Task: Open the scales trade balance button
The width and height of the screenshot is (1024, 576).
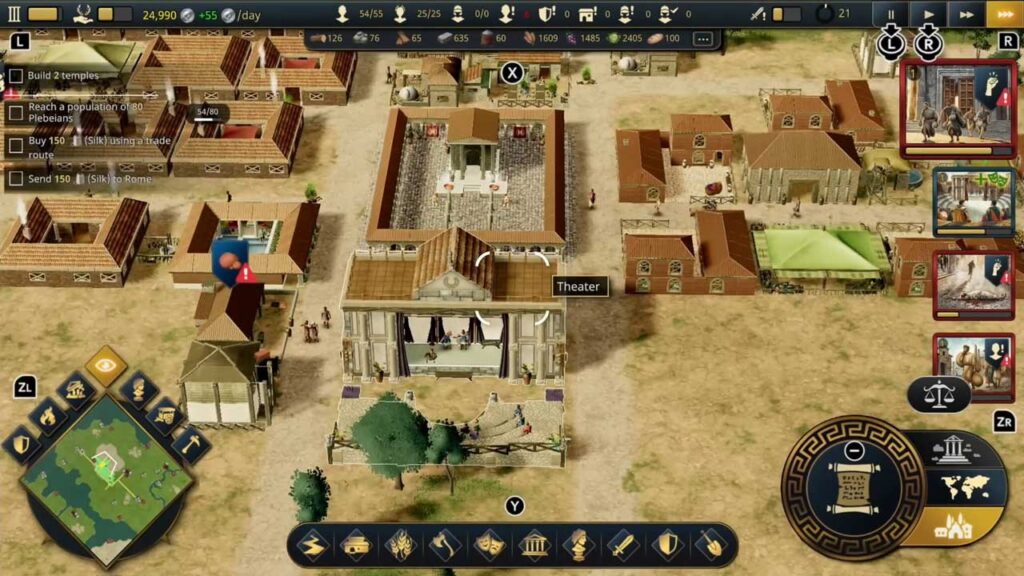Action: pyautogui.click(x=938, y=394)
